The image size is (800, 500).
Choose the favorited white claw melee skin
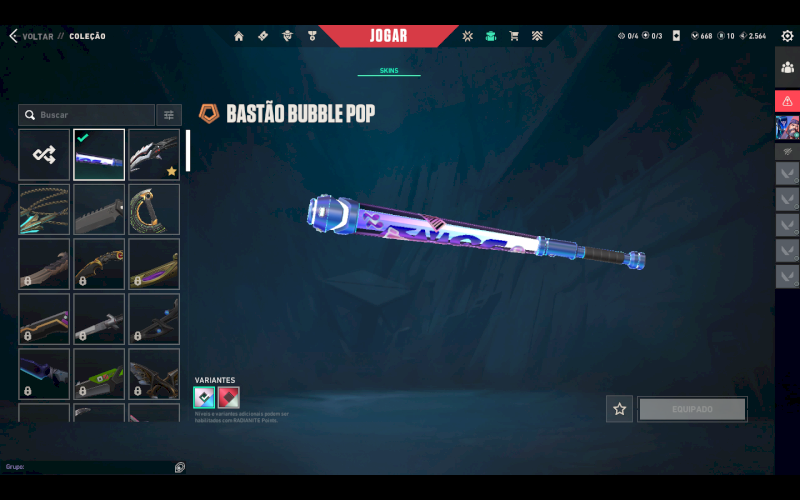click(154, 154)
